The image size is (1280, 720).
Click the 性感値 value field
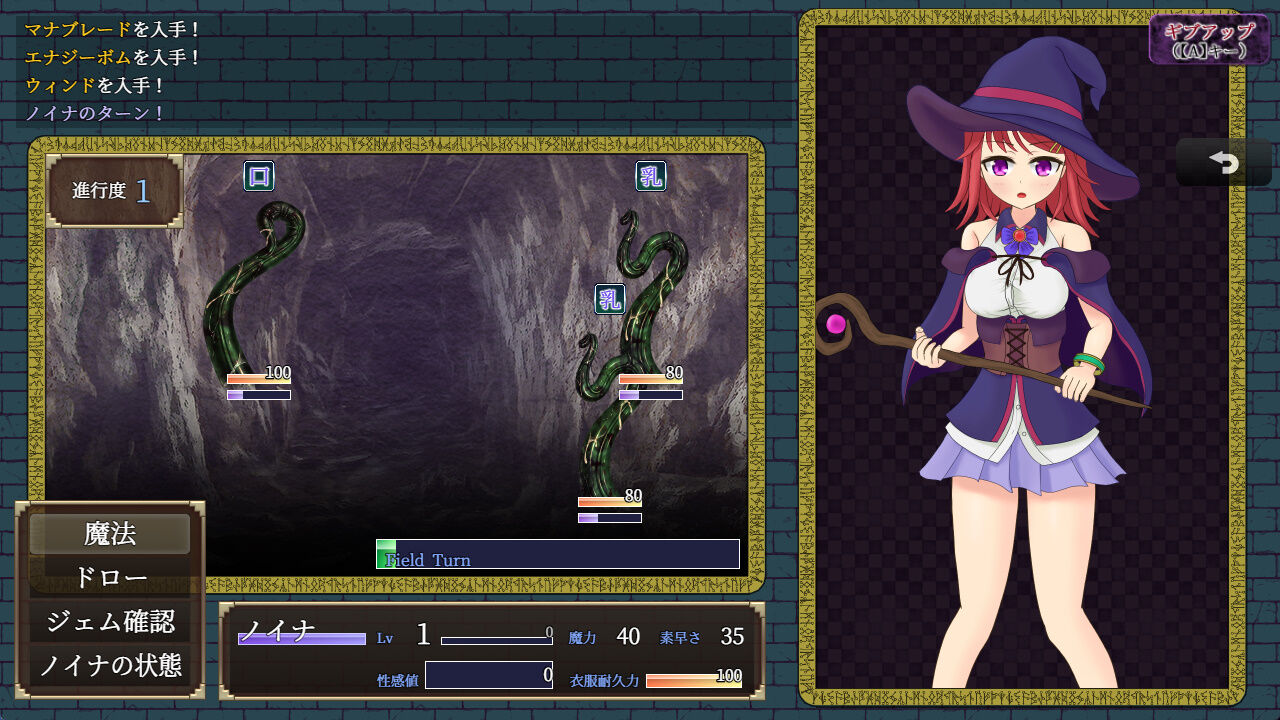[x=490, y=677]
